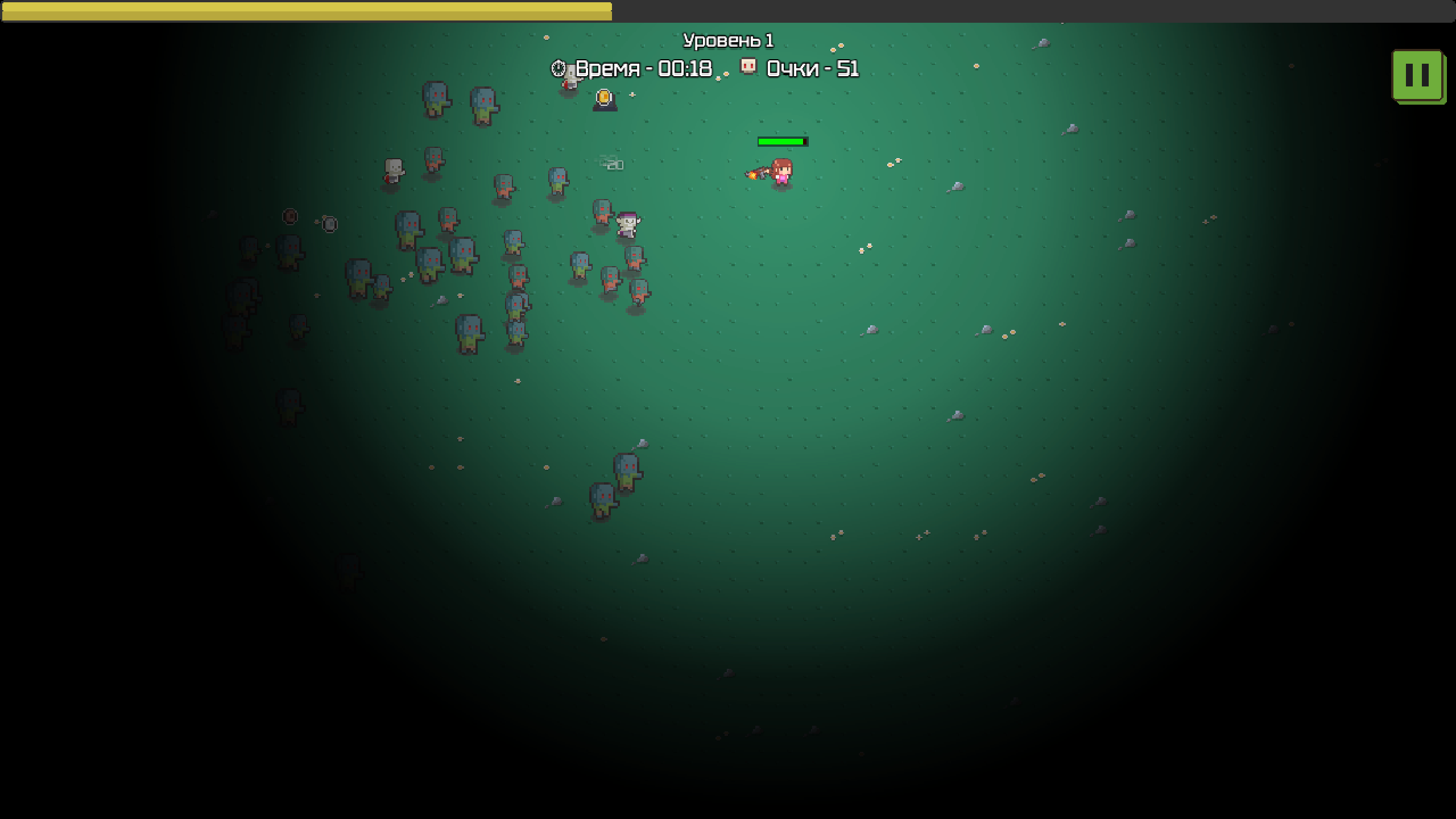Click the small damage number above the horde
The height and width of the screenshot is (819, 1456).
[x=611, y=164]
